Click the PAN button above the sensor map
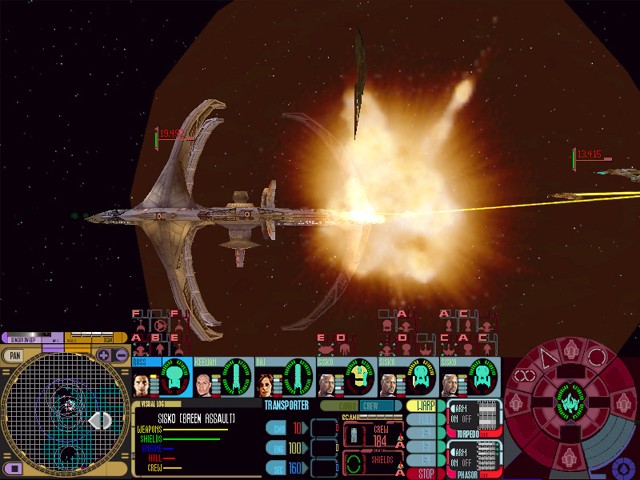 (x=13, y=355)
